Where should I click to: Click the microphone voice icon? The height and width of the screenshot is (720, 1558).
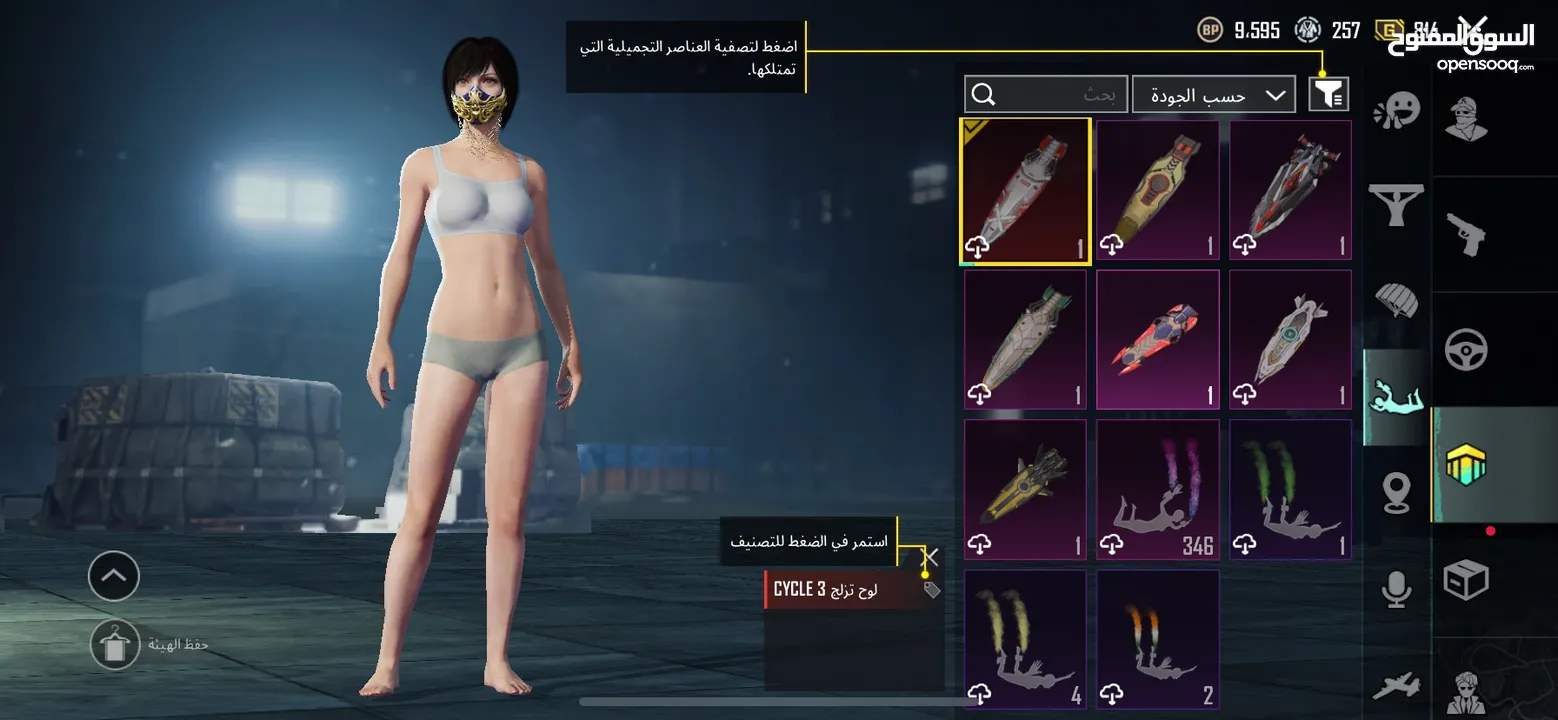point(1397,590)
